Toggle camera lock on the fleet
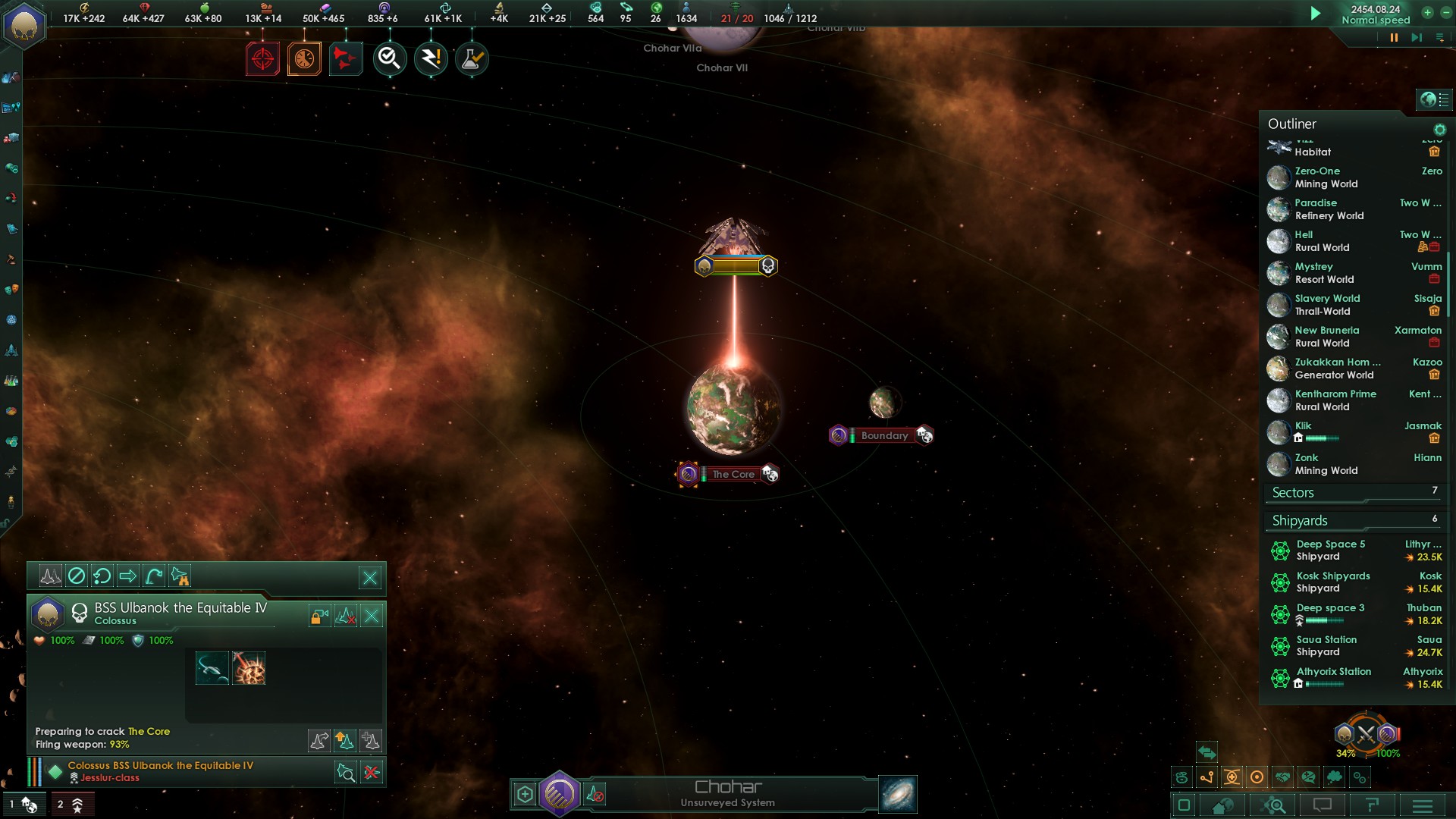 pos(319,617)
